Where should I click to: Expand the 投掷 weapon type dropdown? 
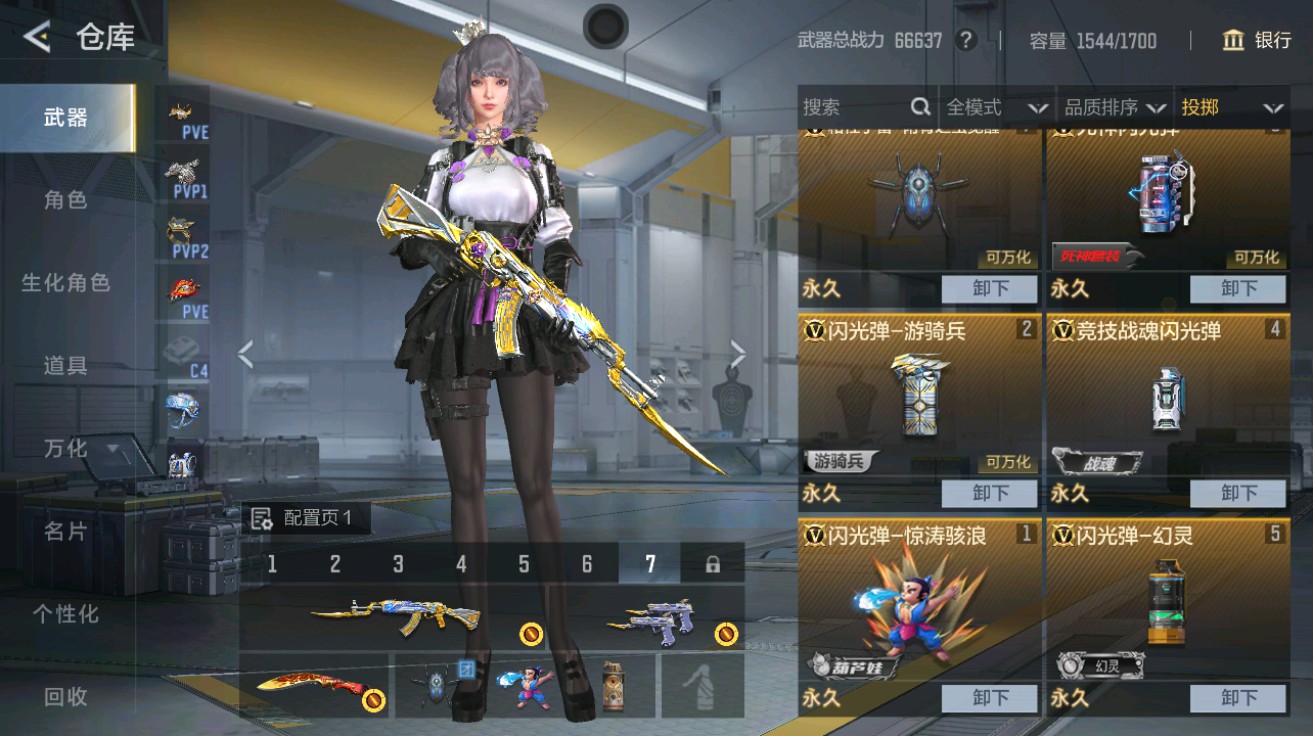click(x=1232, y=107)
